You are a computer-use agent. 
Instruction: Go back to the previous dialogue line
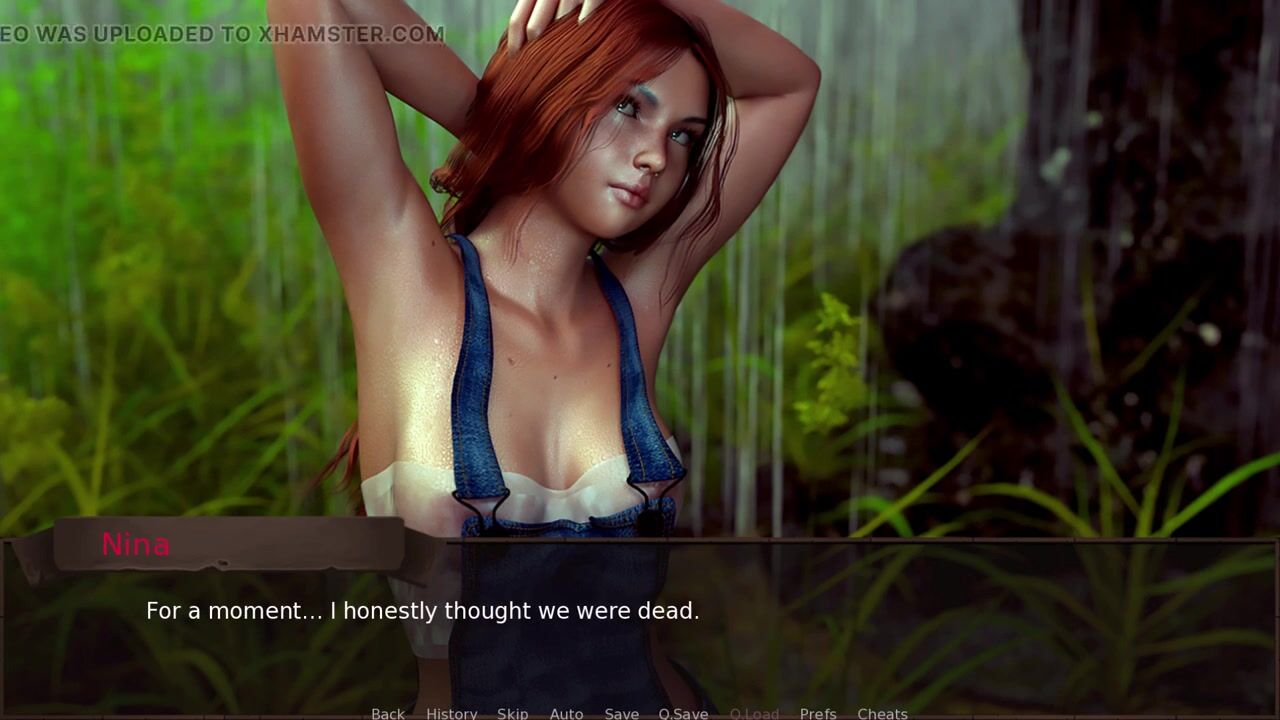tap(388, 713)
